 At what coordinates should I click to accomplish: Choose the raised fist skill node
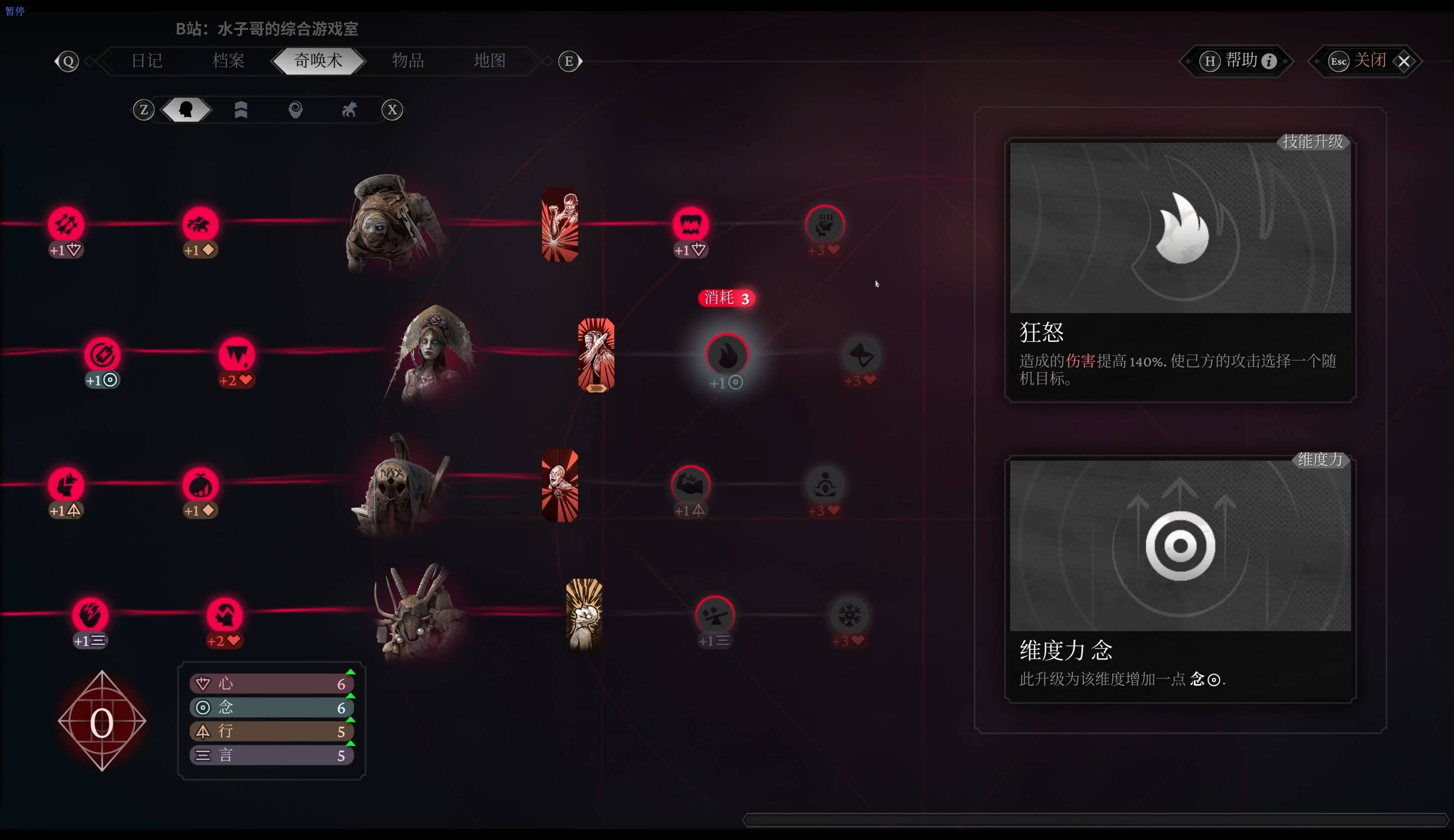tap(825, 225)
